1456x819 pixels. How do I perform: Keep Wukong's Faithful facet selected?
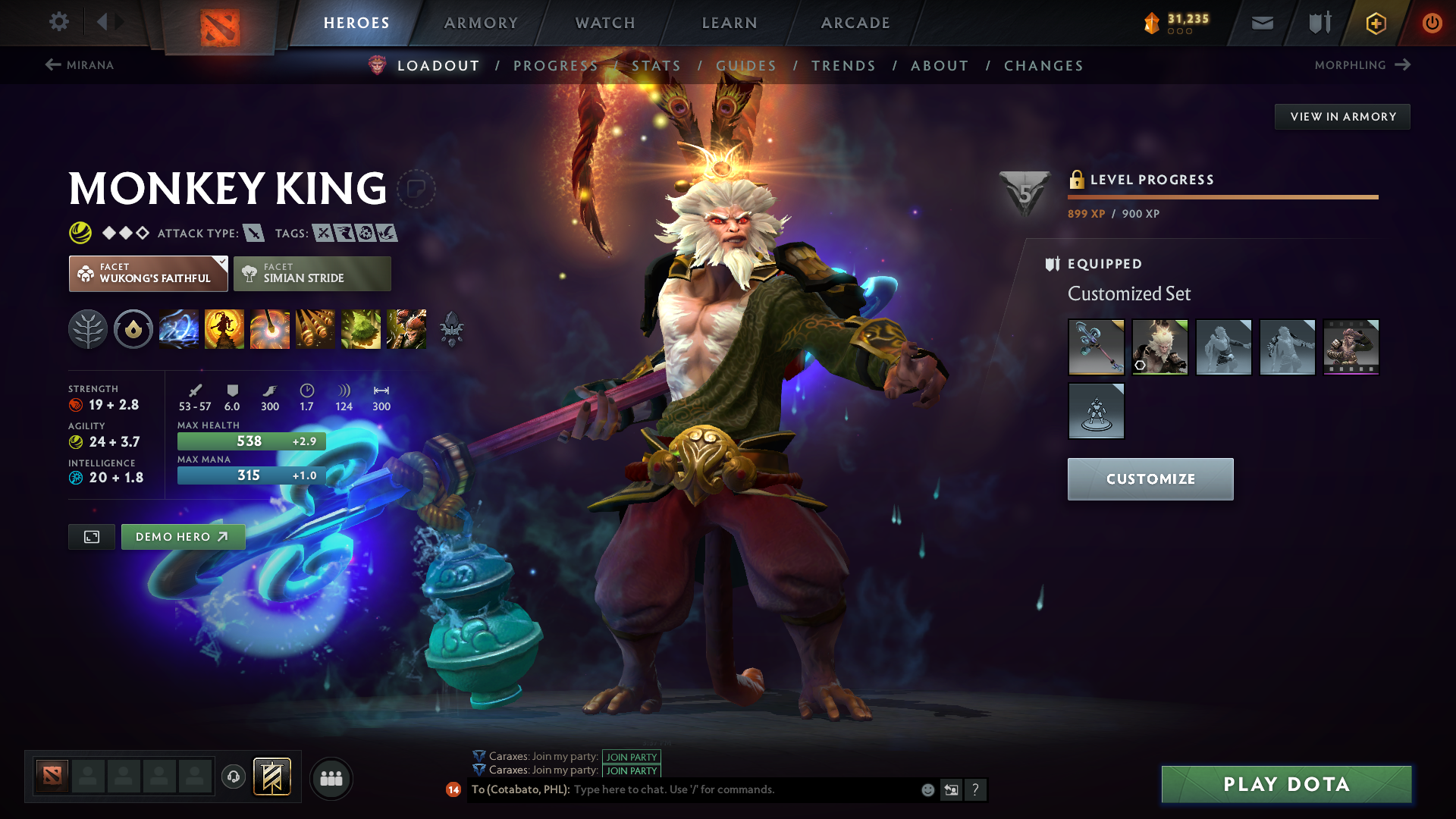tap(148, 273)
